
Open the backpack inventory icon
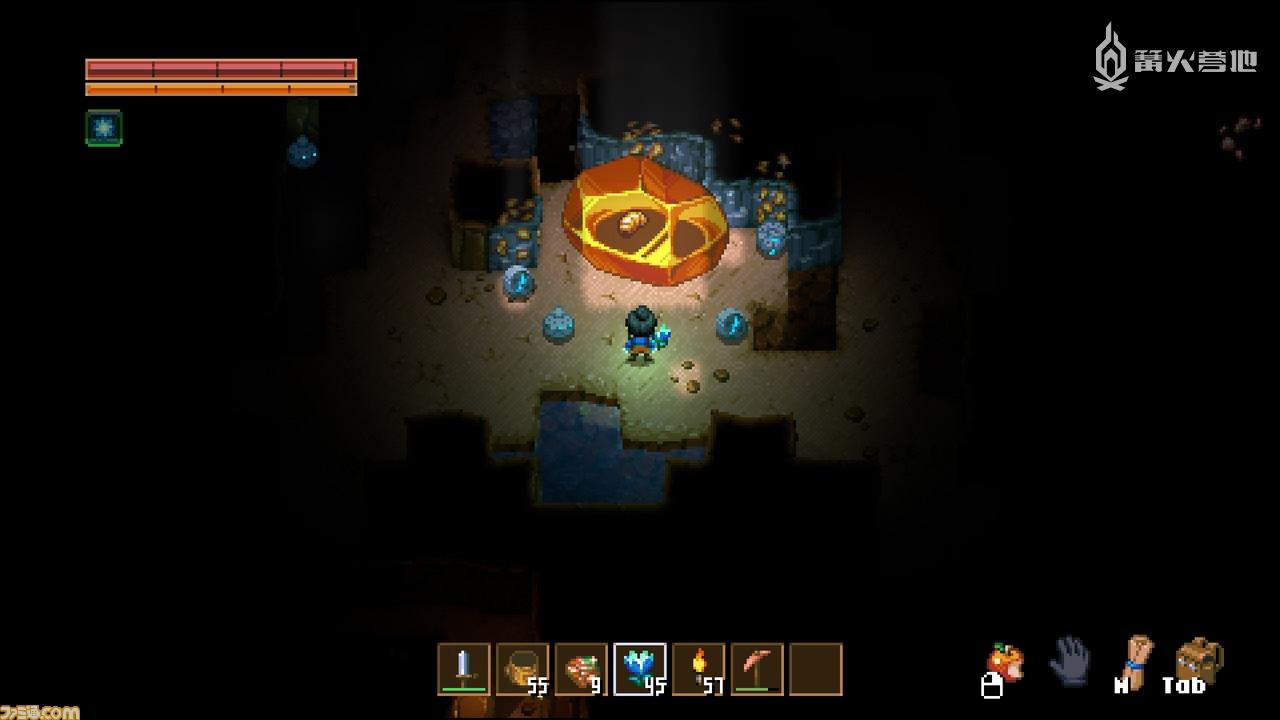click(x=1196, y=659)
